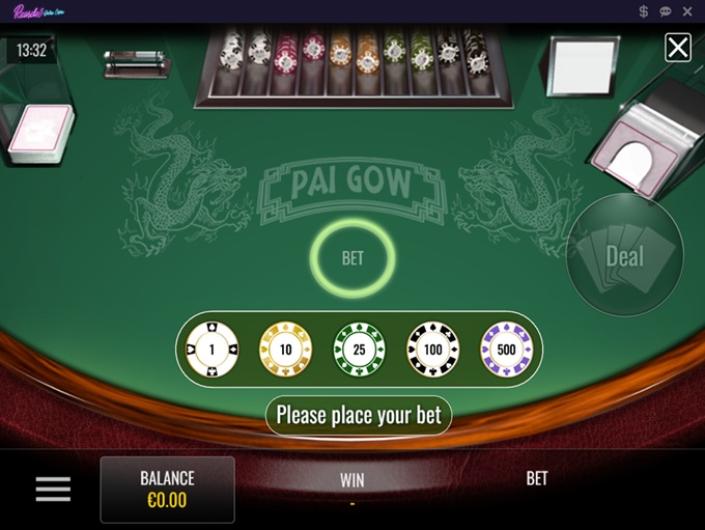Close the window with the top-bar X
This screenshot has height=530, width=705.
tap(688, 11)
